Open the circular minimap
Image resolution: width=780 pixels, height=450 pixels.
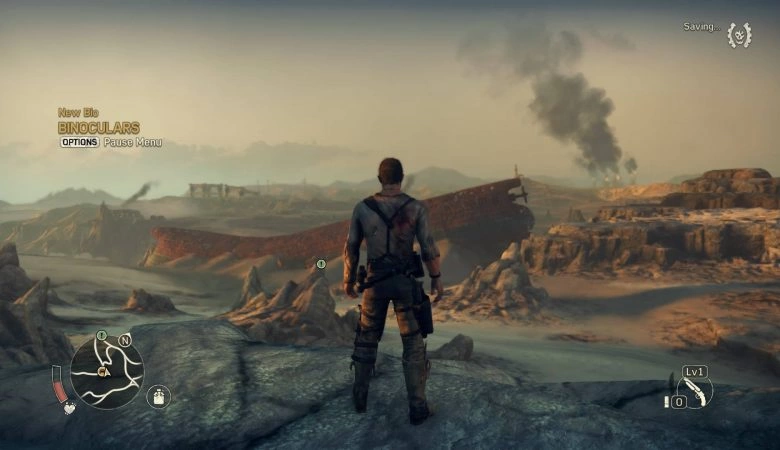107,373
